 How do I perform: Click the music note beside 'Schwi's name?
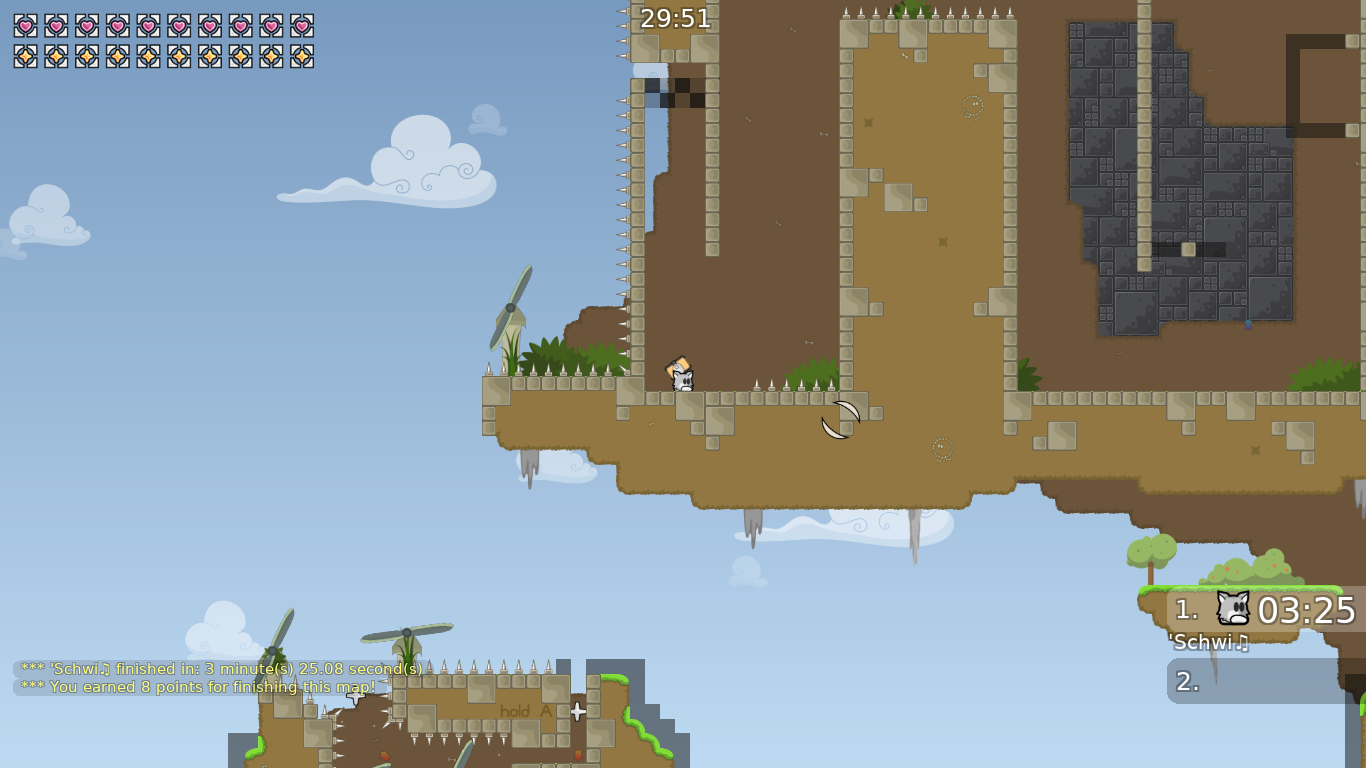(x=1241, y=643)
